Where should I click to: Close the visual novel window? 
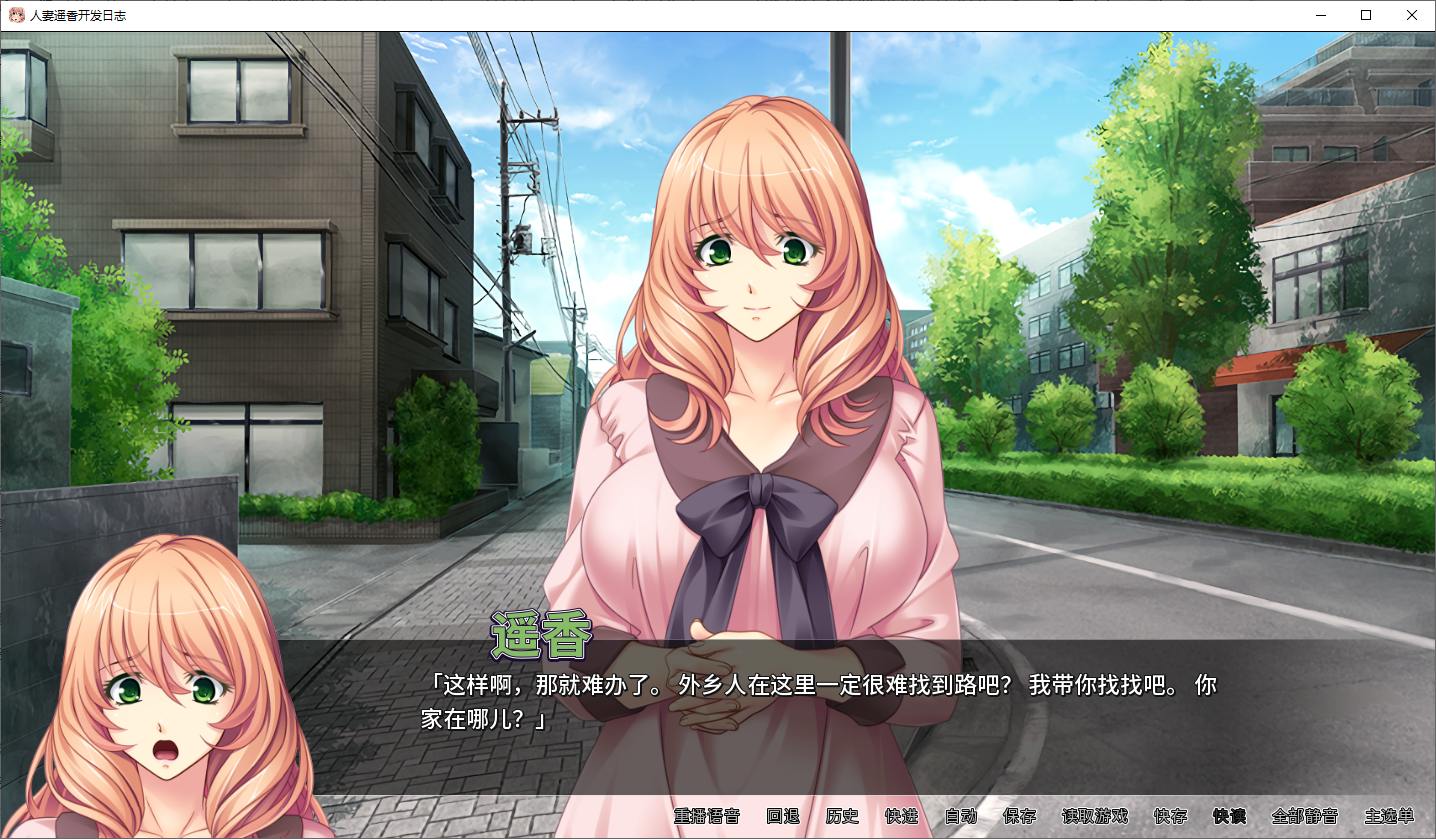[x=1412, y=15]
